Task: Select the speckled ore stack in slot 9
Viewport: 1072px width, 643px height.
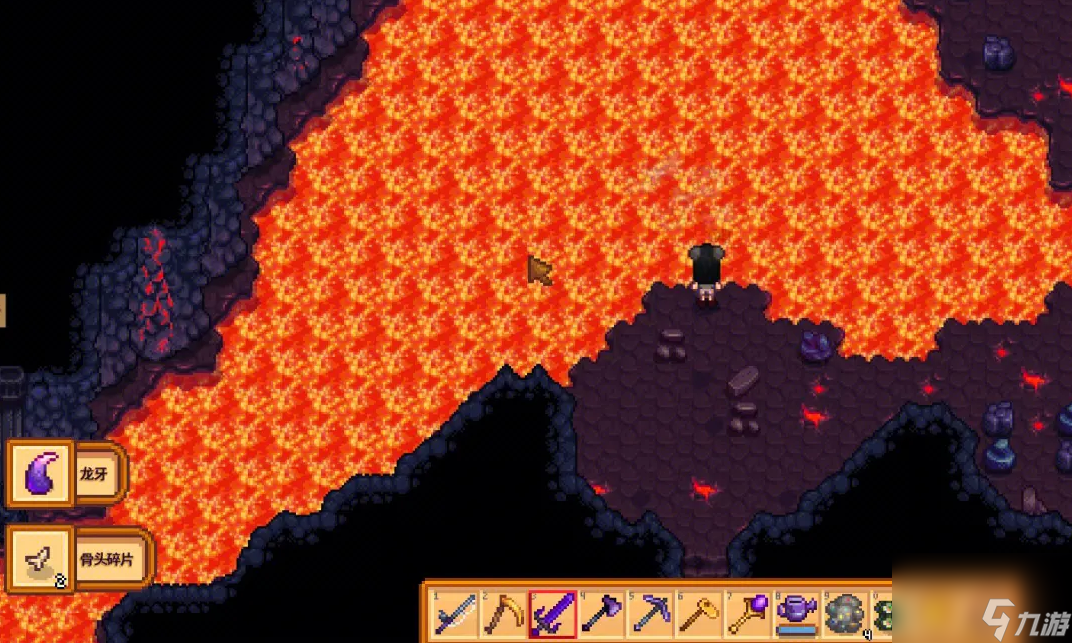Action: click(845, 613)
